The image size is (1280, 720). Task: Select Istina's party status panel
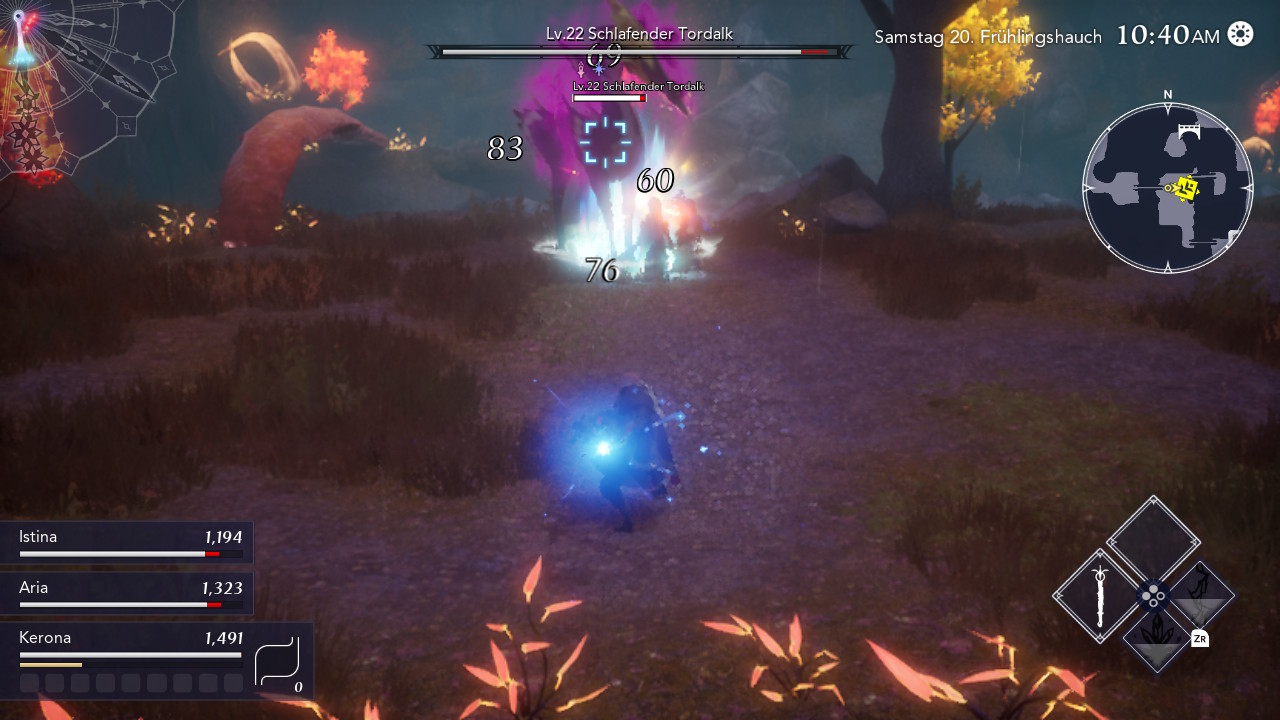coord(127,542)
